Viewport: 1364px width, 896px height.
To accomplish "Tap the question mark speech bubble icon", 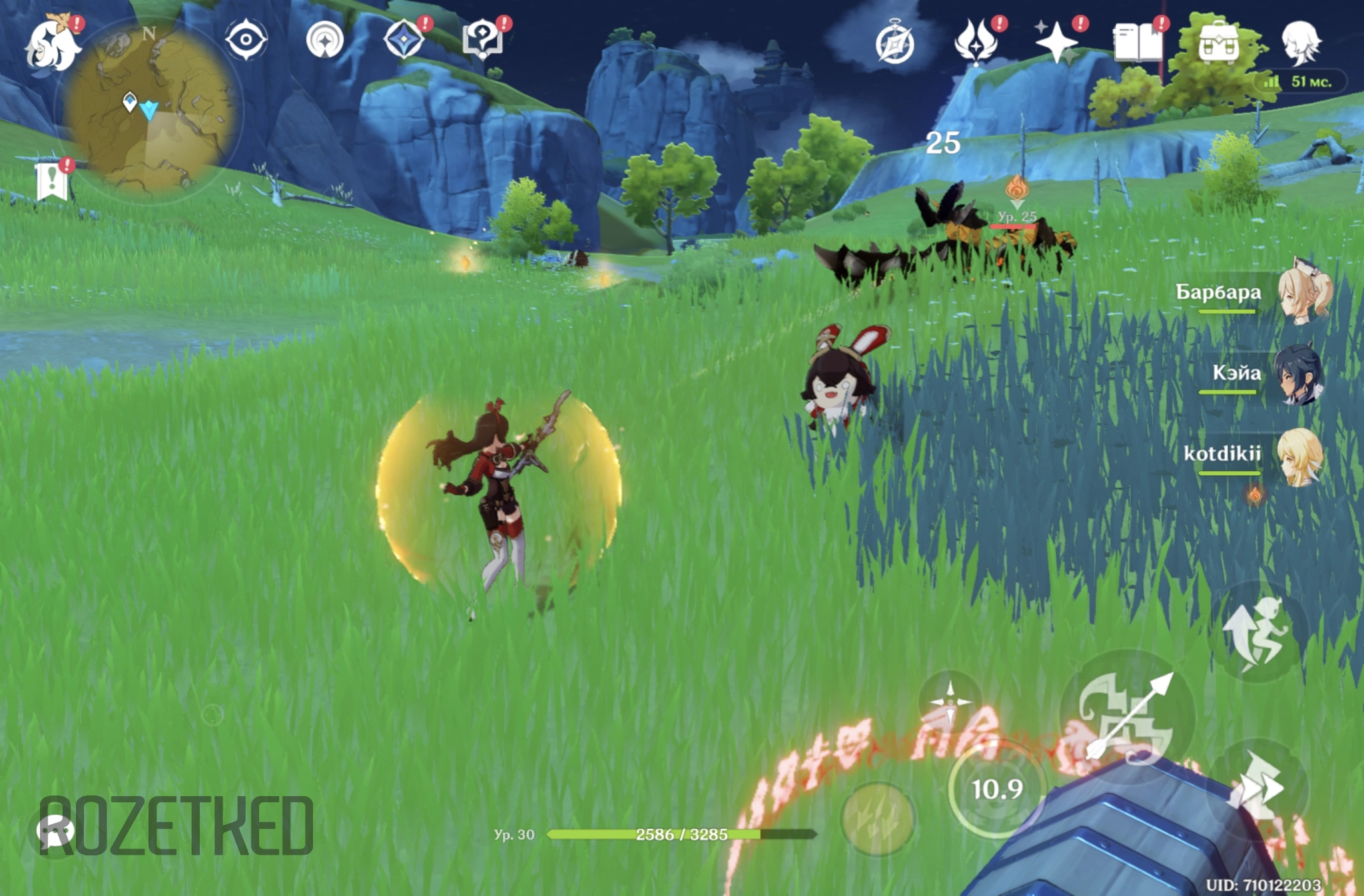I will pyautogui.click(x=482, y=40).
